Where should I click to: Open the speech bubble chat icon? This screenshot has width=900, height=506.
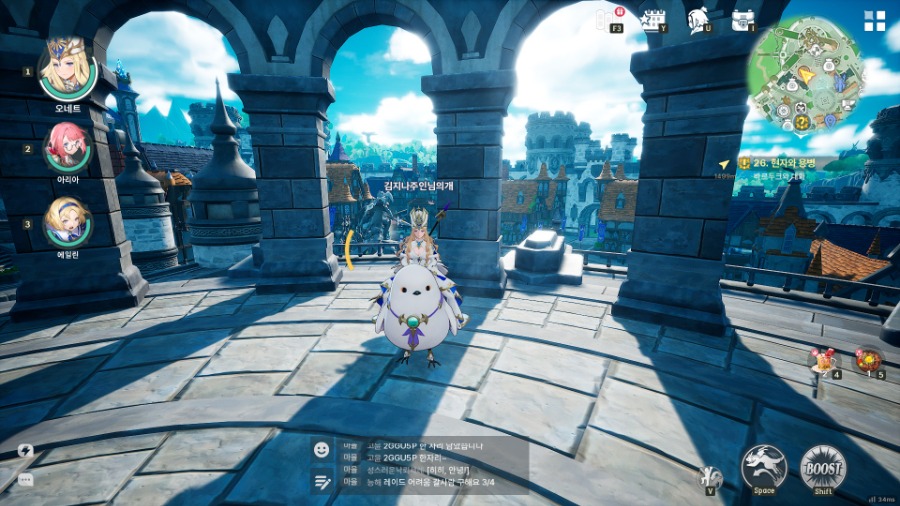tap(25, 479)
